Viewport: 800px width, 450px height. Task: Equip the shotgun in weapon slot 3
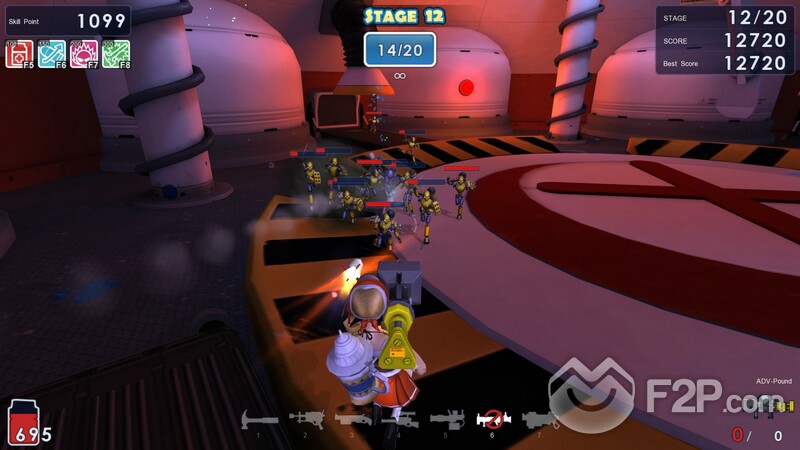[352, 419]
